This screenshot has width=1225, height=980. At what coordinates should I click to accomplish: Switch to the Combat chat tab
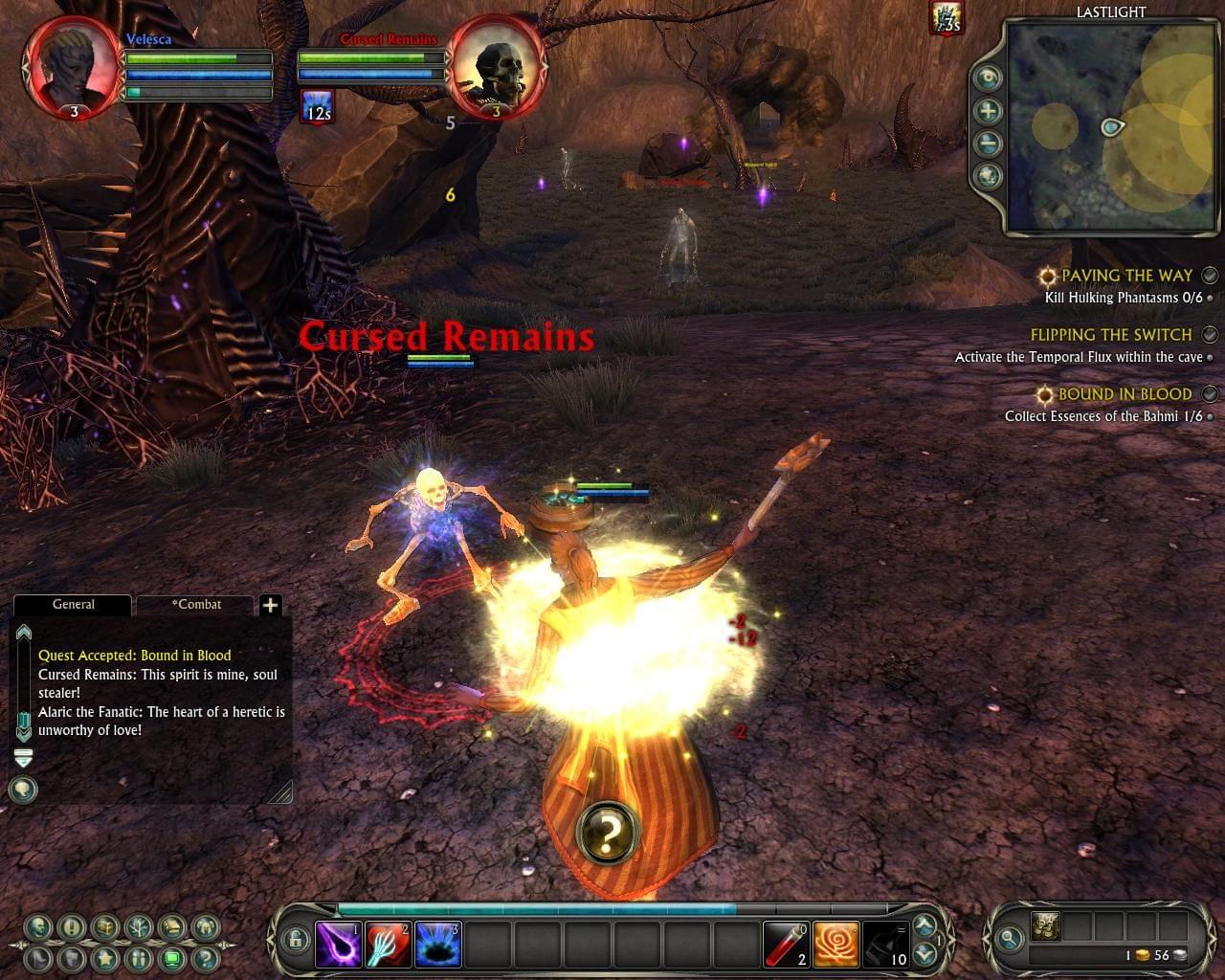(196, 605)
